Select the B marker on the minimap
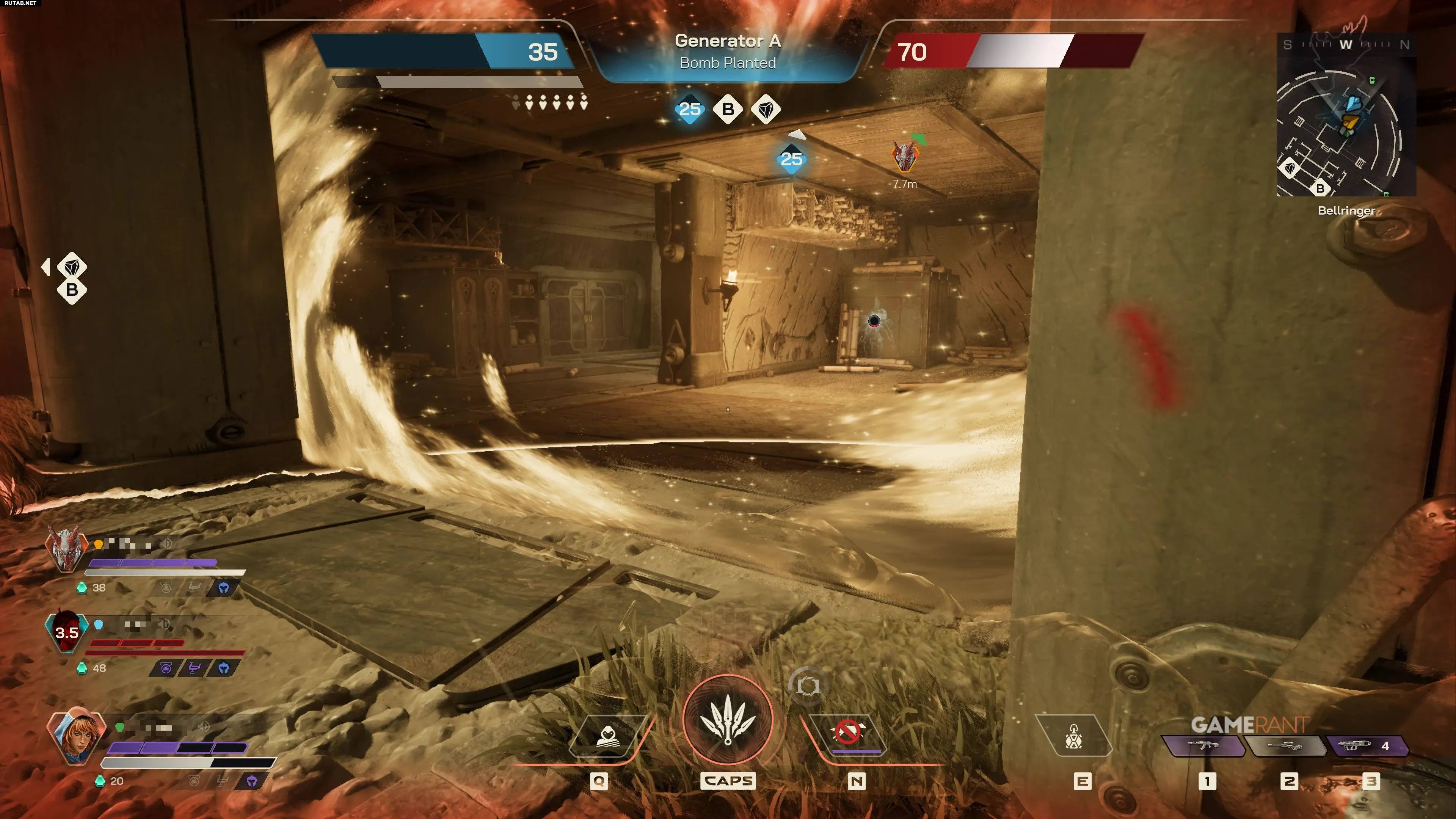The width and height of the screenshot is (1456, 819). click(1320, 188)
